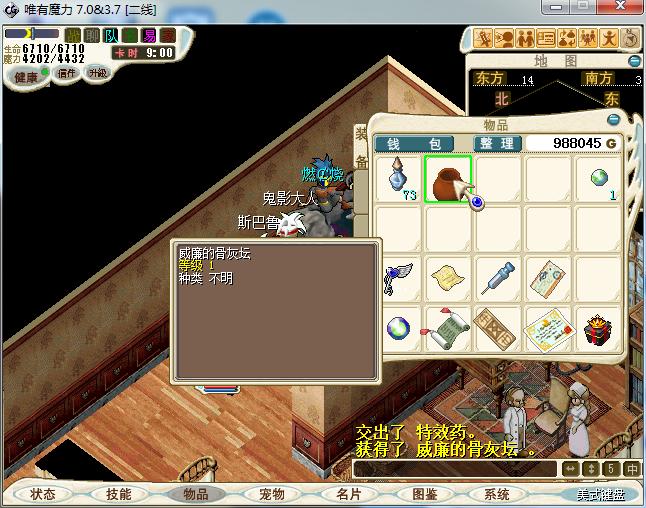This screenshot has height=508, width=646.
Task: Open the 名片 name card tab
Action: tap(348, 494)
